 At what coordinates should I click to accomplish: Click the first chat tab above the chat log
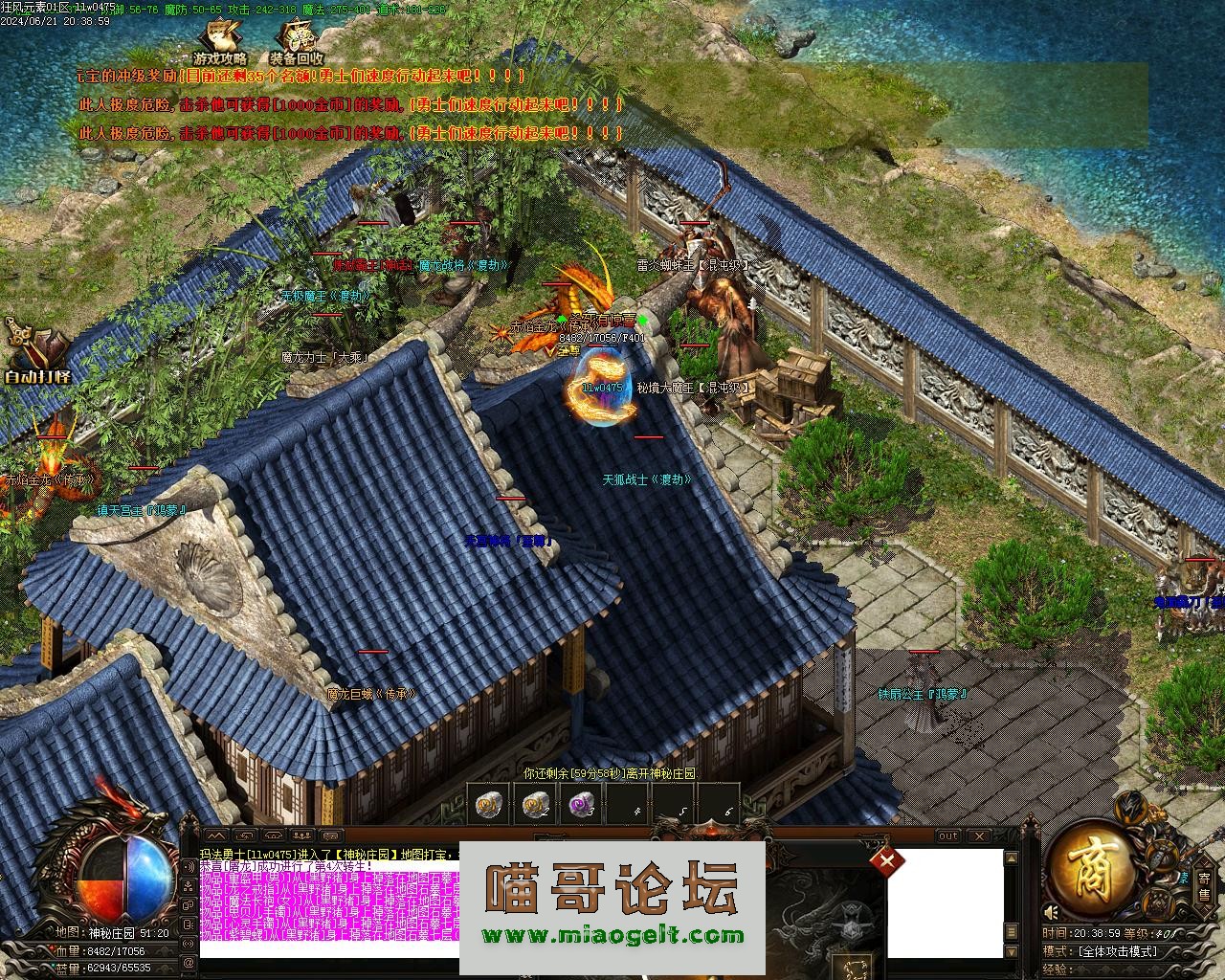pyautogui.click(x=215, y=835)
